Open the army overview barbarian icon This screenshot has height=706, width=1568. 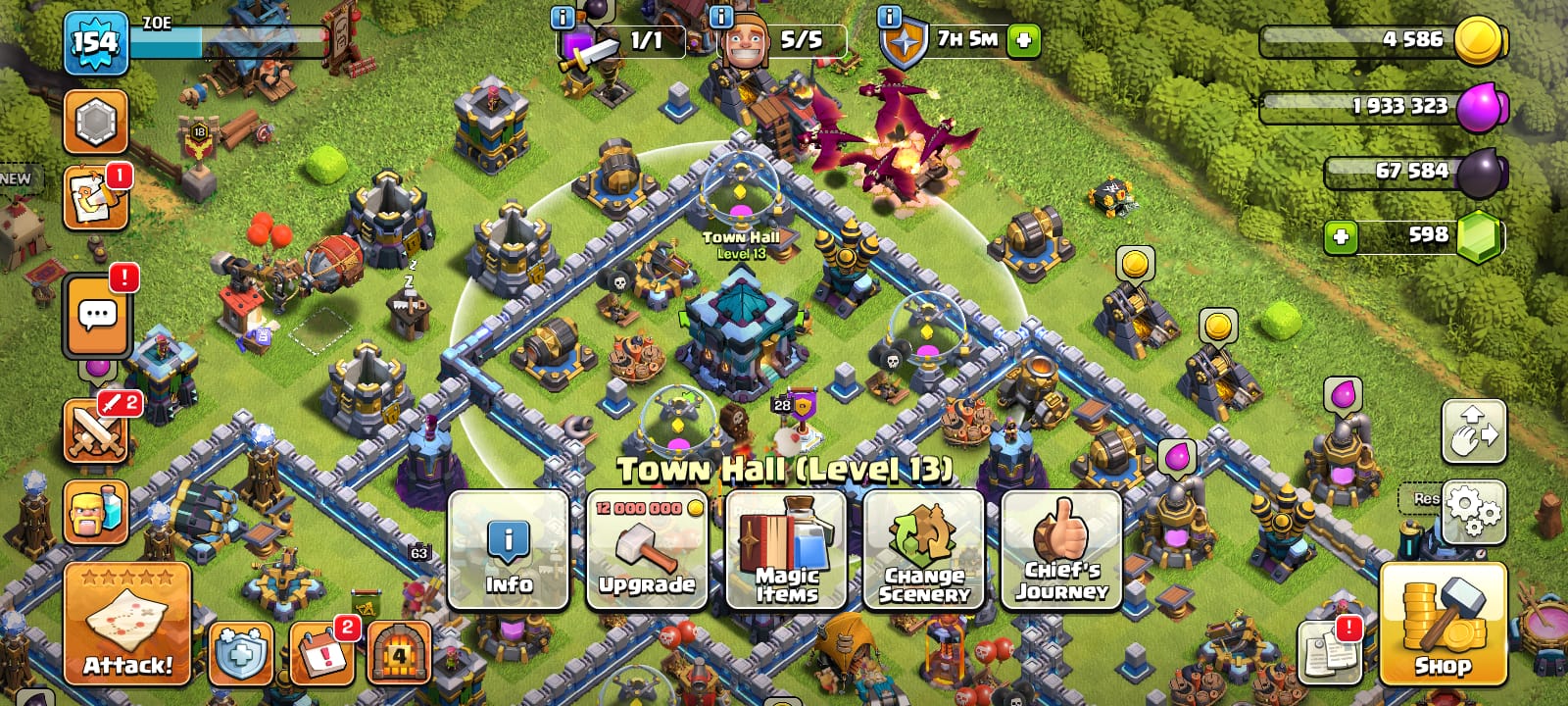tap(96, 511)
